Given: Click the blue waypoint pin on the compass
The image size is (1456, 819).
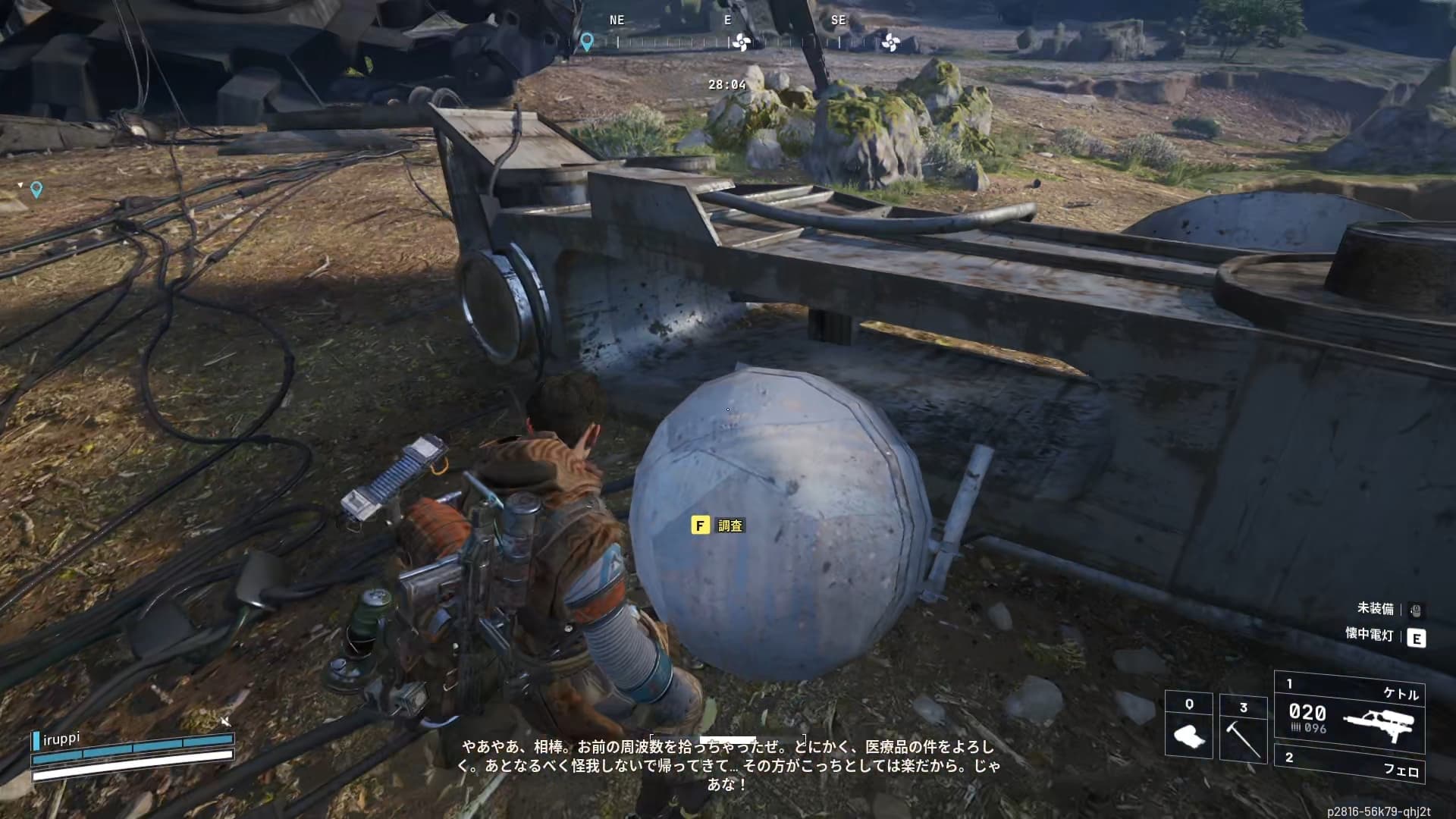Looking at the screenshot, I should 586,42.
